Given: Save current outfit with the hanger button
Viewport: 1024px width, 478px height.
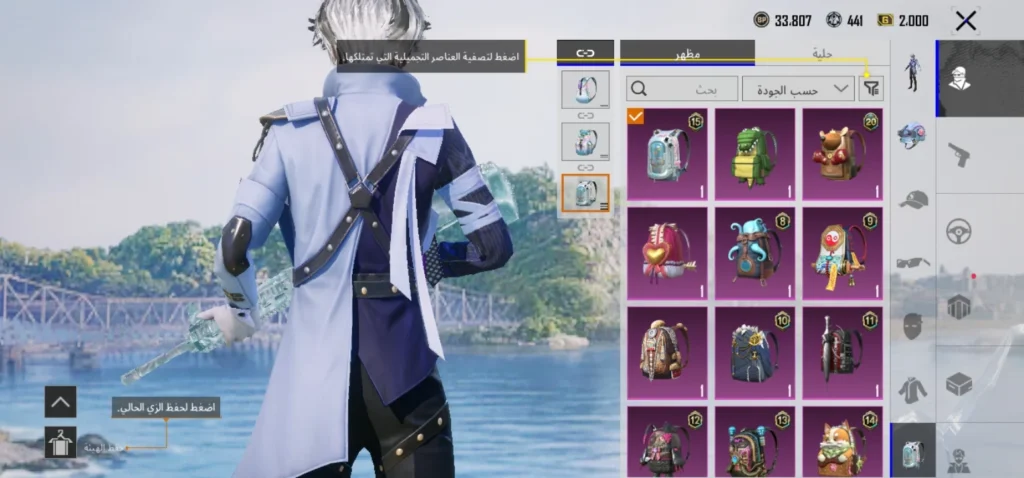Looking at the screenshot, I should click(60, 442).
